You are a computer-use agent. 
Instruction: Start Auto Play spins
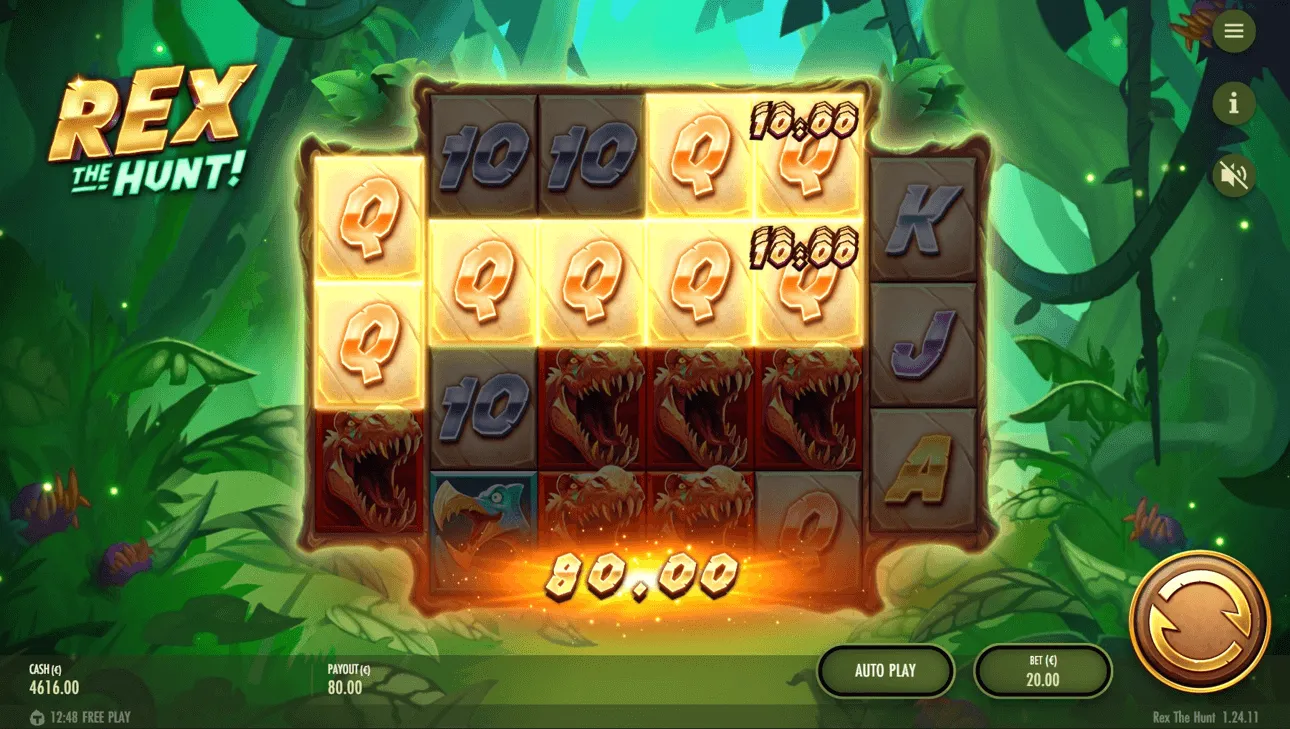point(886,671)
